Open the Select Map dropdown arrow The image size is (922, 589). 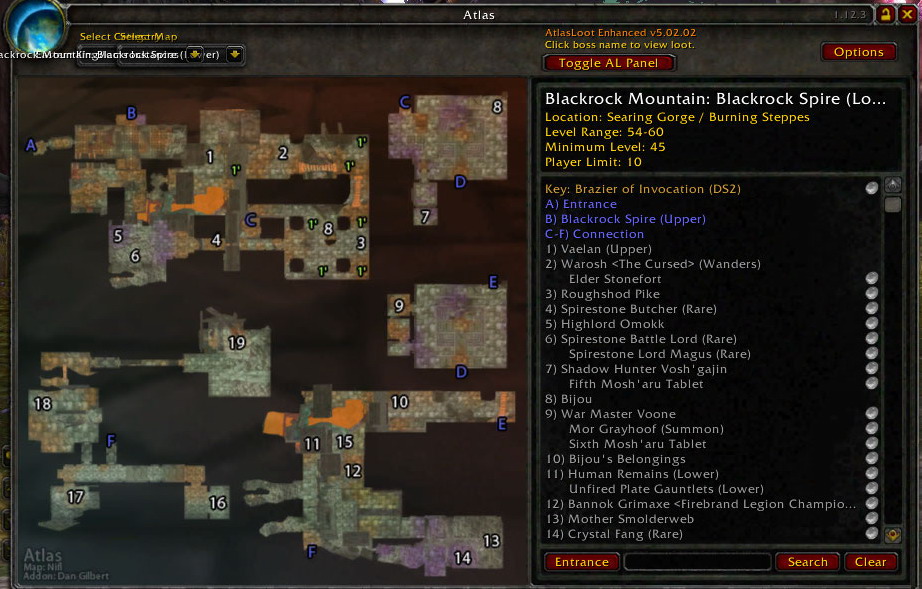pyautogui.click(x=234, y=54)
